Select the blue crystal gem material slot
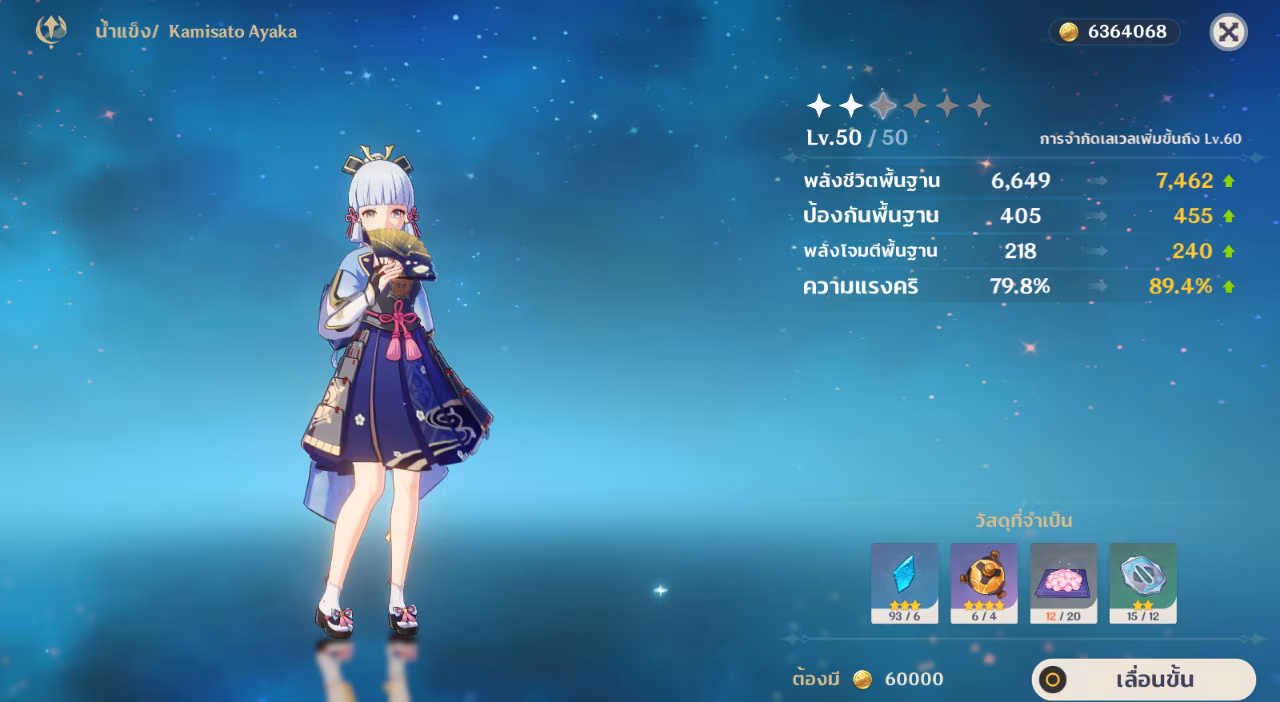 904,583
